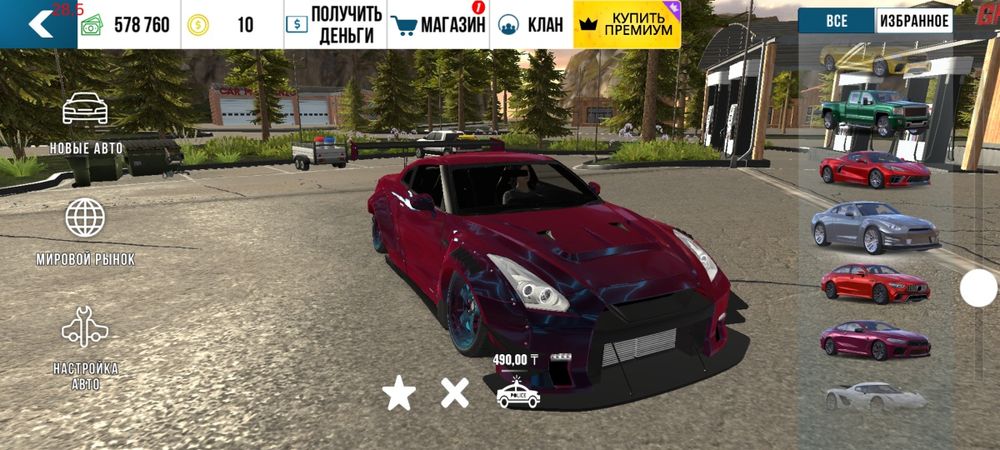Select the silver coupe thumbnail
Screen dimensions: 1000x450
point(874,226)
